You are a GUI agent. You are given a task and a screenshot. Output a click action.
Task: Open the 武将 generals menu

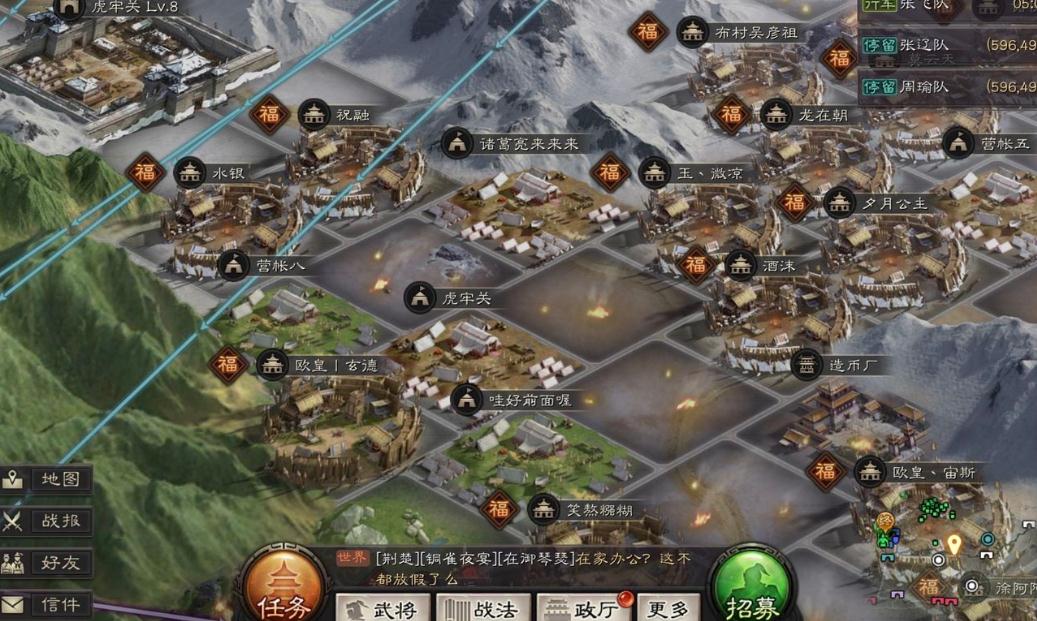pyautogui.click(x=382, y=608)
